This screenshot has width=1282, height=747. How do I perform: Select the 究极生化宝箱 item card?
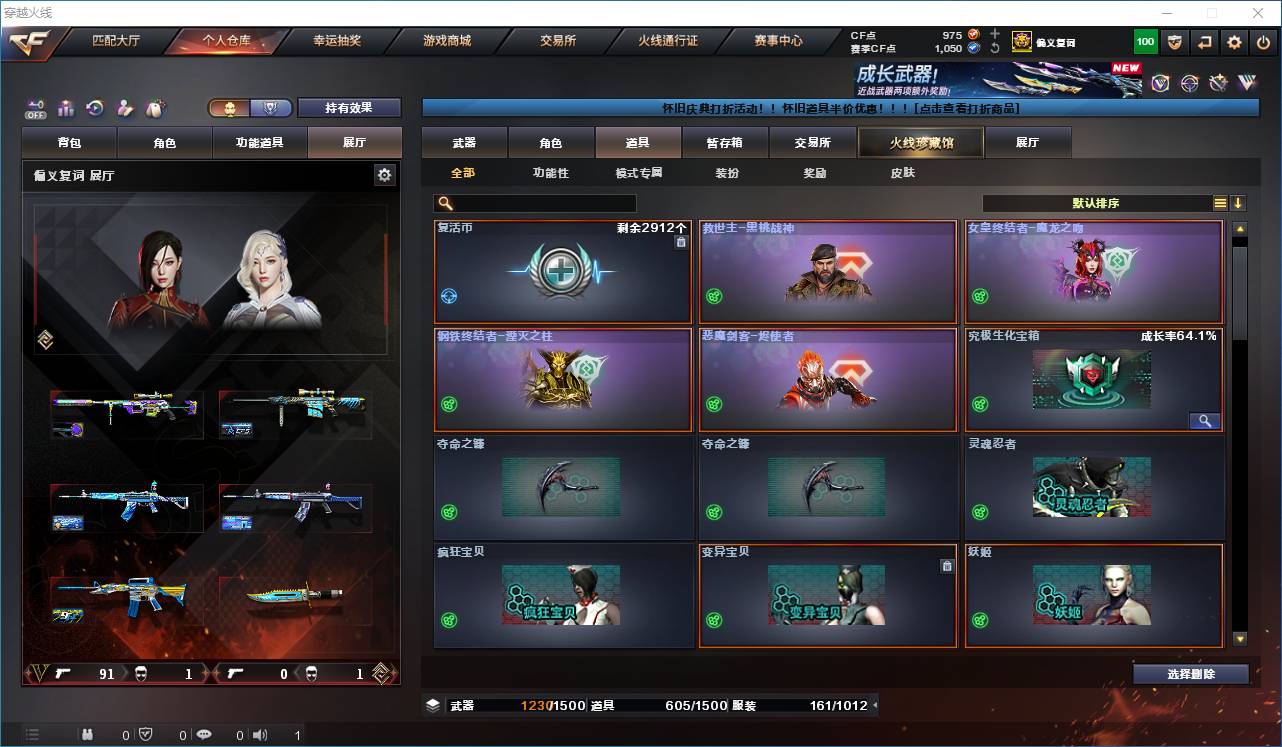pos(1093,380)
